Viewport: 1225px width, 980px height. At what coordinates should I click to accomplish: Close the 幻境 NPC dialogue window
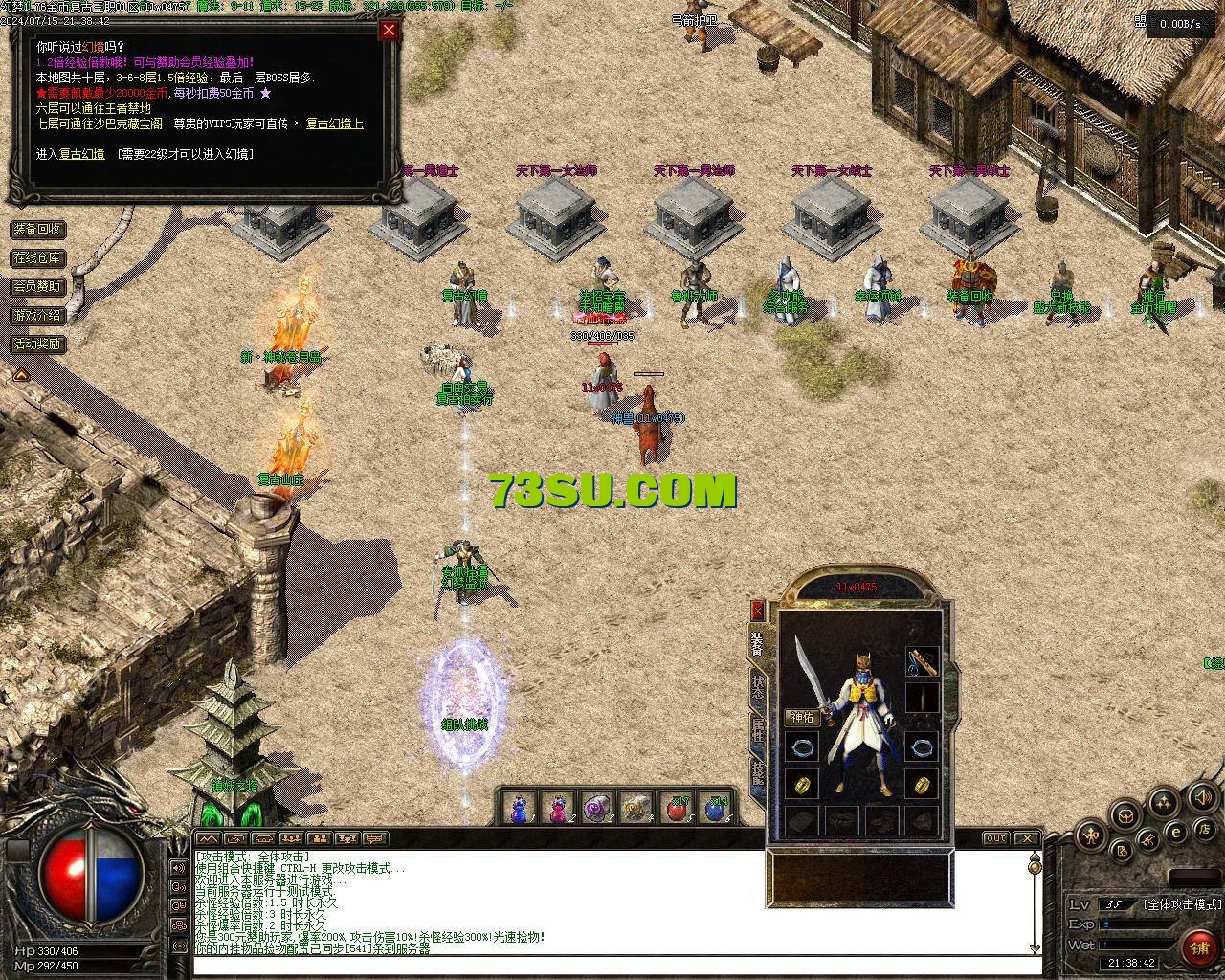tap(389, 30)
